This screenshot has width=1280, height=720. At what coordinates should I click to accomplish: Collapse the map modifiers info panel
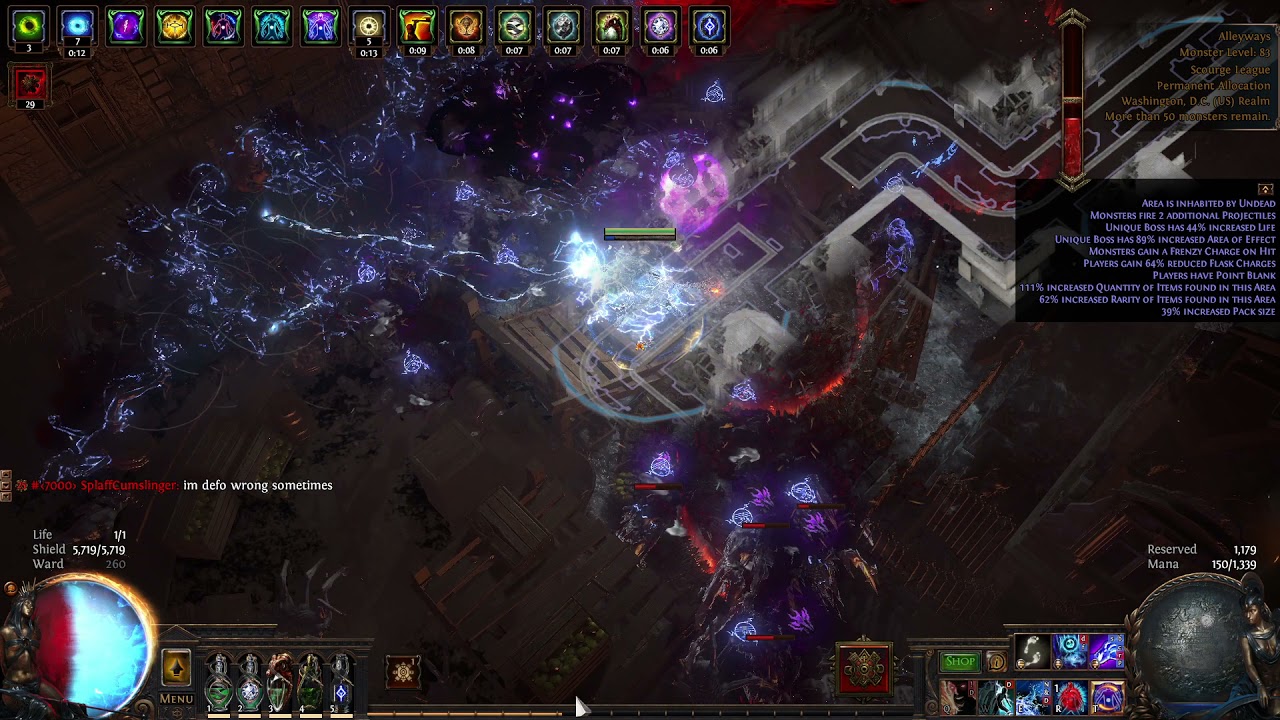(x=1266, y=189)
